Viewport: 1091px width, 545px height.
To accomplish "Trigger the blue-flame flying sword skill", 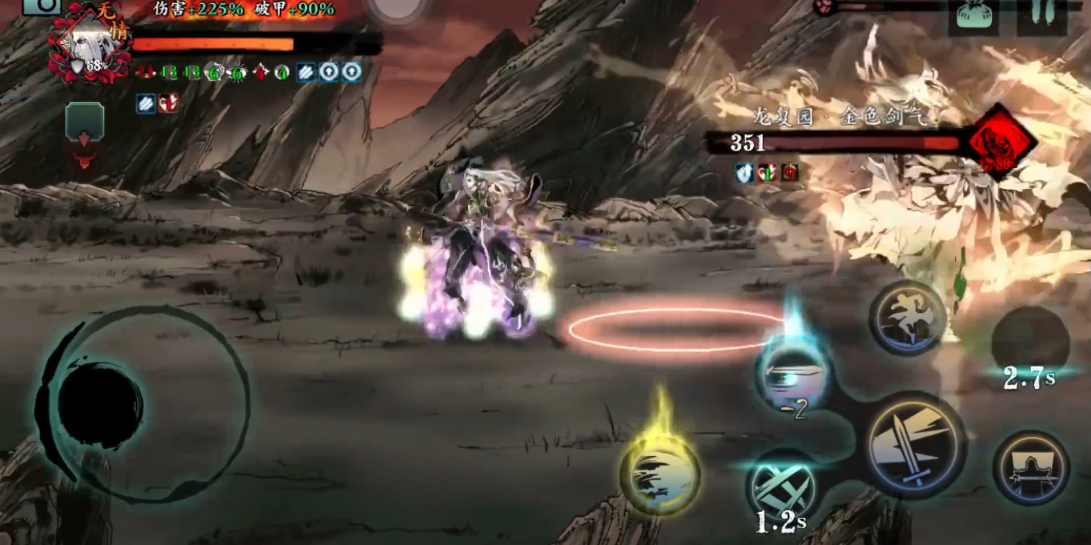I will pyautogui.click(x=792, y=374).
